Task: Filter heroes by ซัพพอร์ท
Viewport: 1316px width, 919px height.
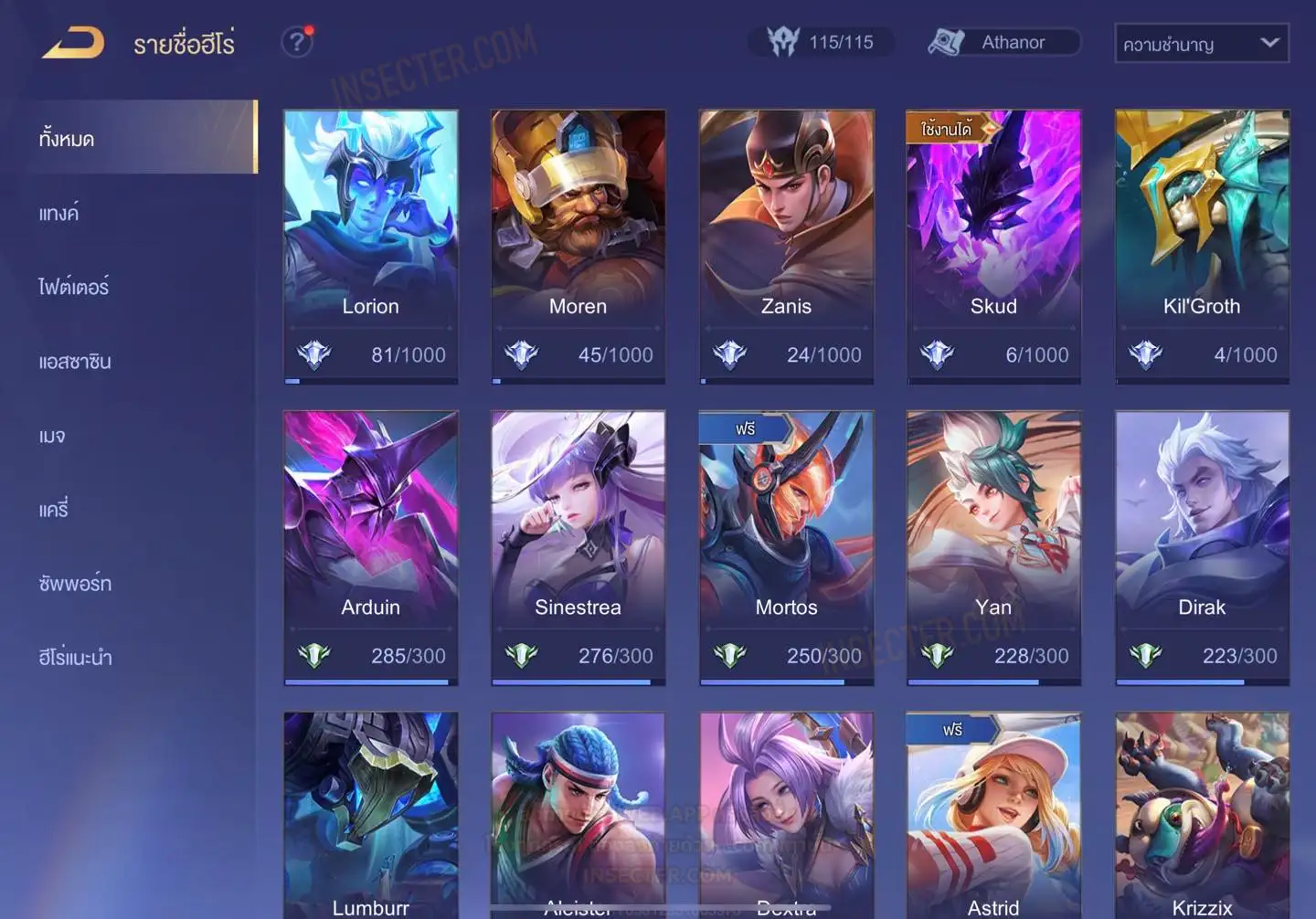Action: tap(75, 583)
